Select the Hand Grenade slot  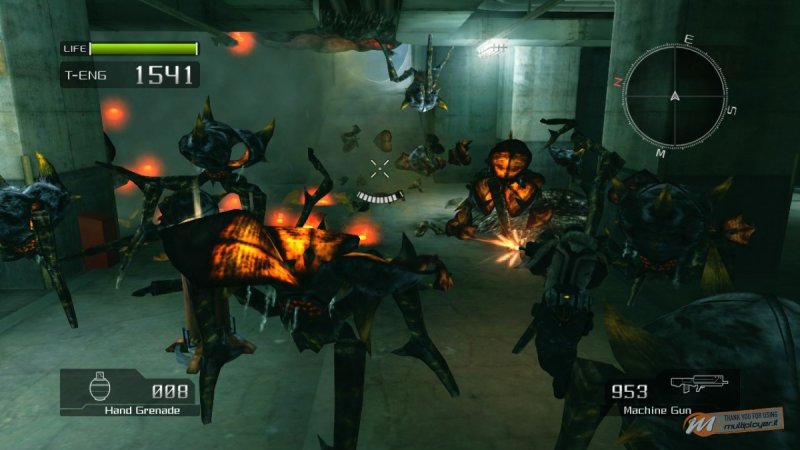point(129,393)
